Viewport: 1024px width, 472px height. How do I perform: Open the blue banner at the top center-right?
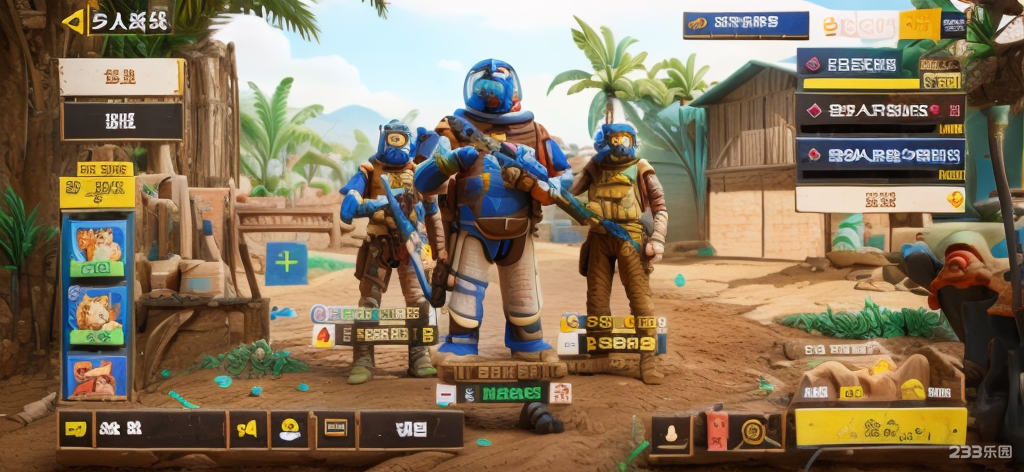[x=746, y=25]
